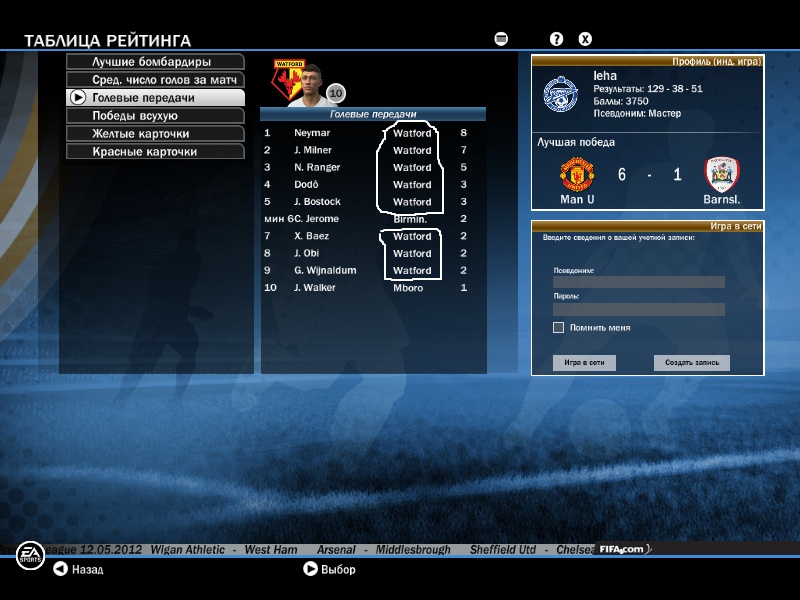
Task: Show the Победы всухую table
Action: 155,116
